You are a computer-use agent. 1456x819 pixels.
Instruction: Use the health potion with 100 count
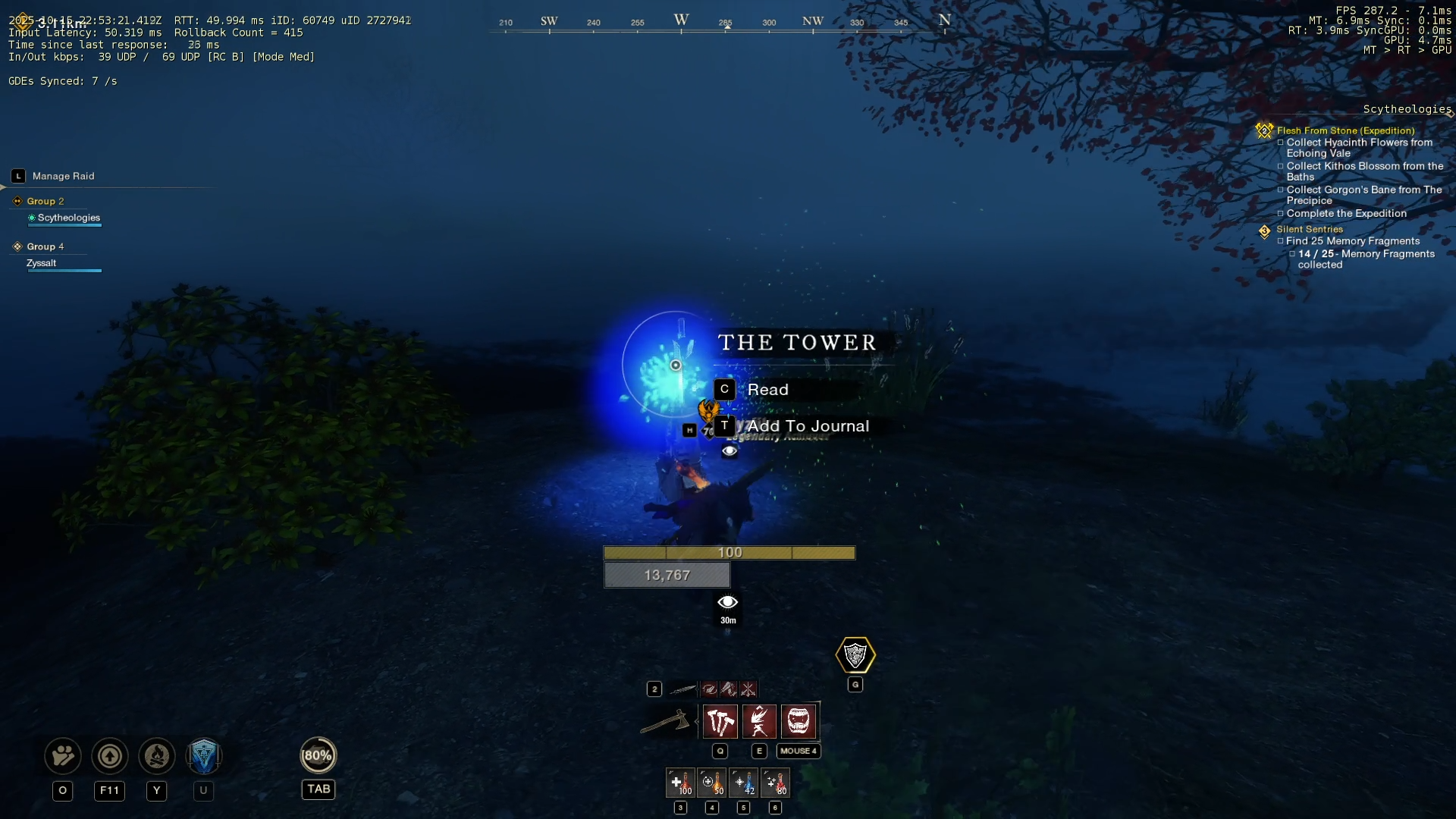[x=680, y=783]
